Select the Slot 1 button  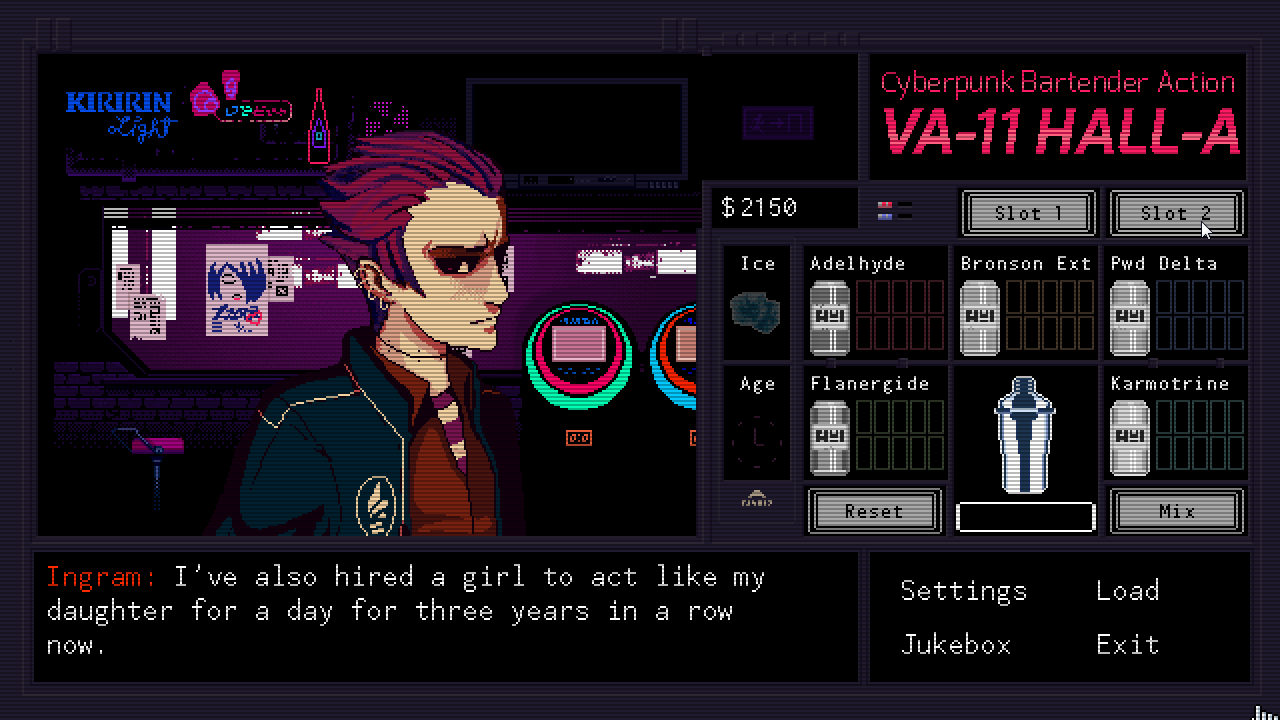pyautogui.click(x=1028, y=213)
